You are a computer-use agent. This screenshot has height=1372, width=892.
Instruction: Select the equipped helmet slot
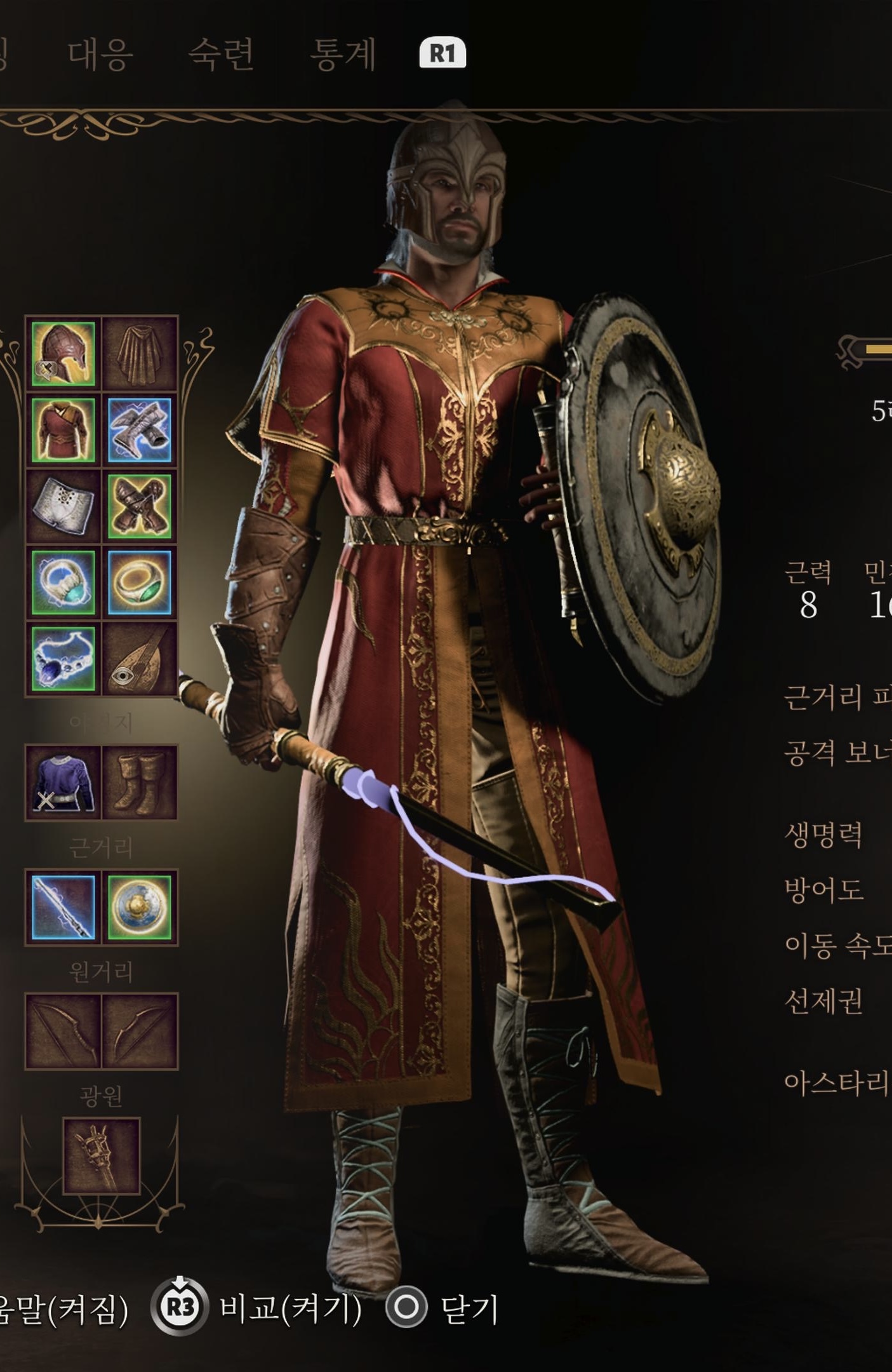click(63, 354)
